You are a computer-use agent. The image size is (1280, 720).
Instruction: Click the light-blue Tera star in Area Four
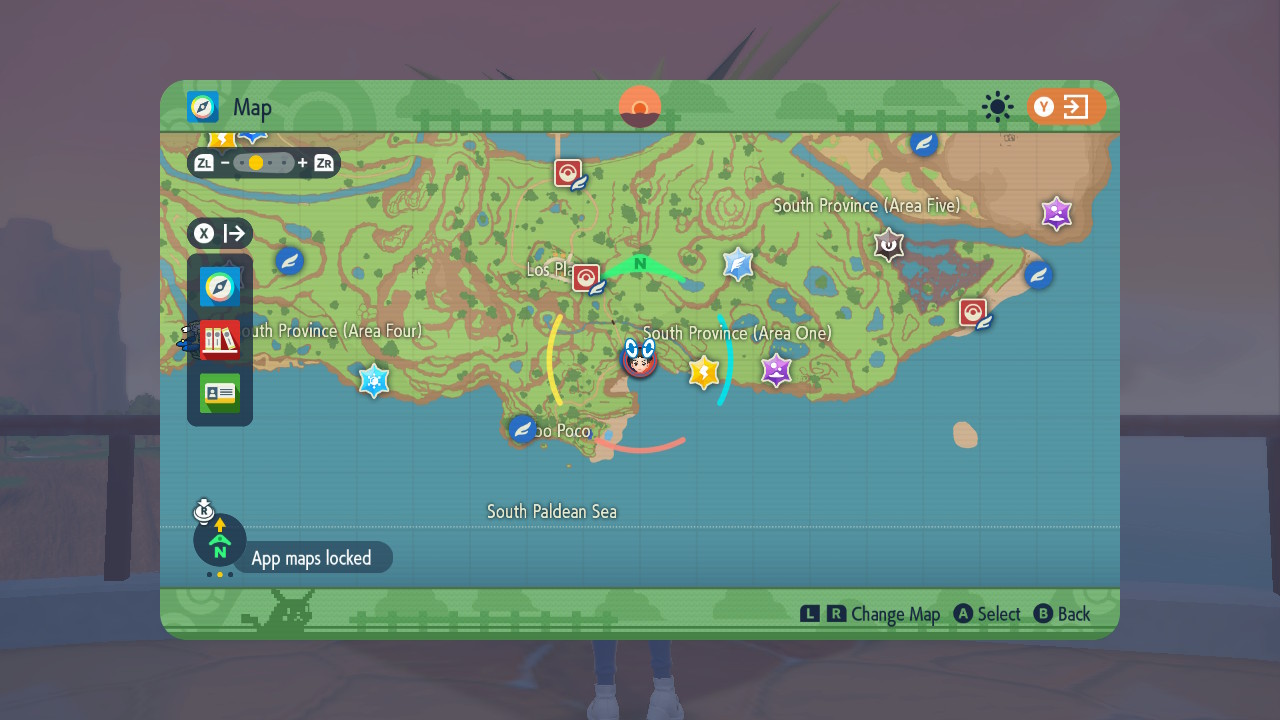[x=375, y=381]
